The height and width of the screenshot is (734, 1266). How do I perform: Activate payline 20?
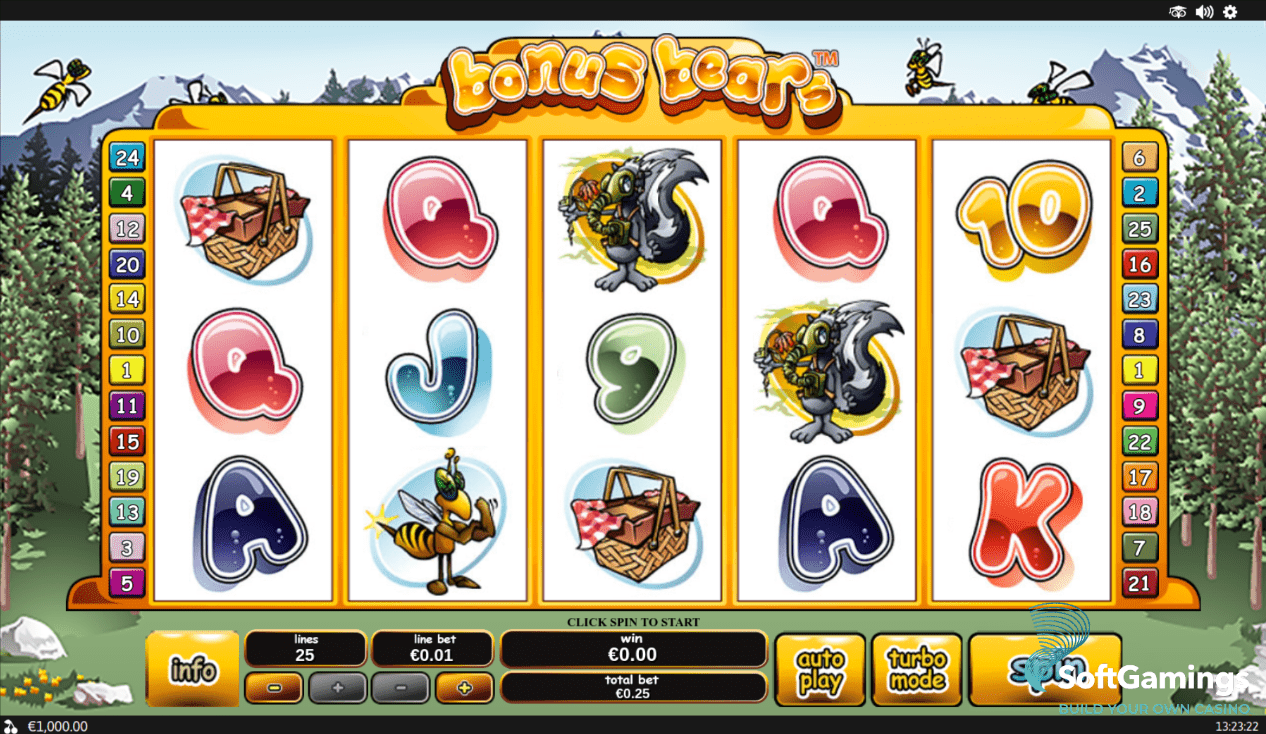(127, 264)
